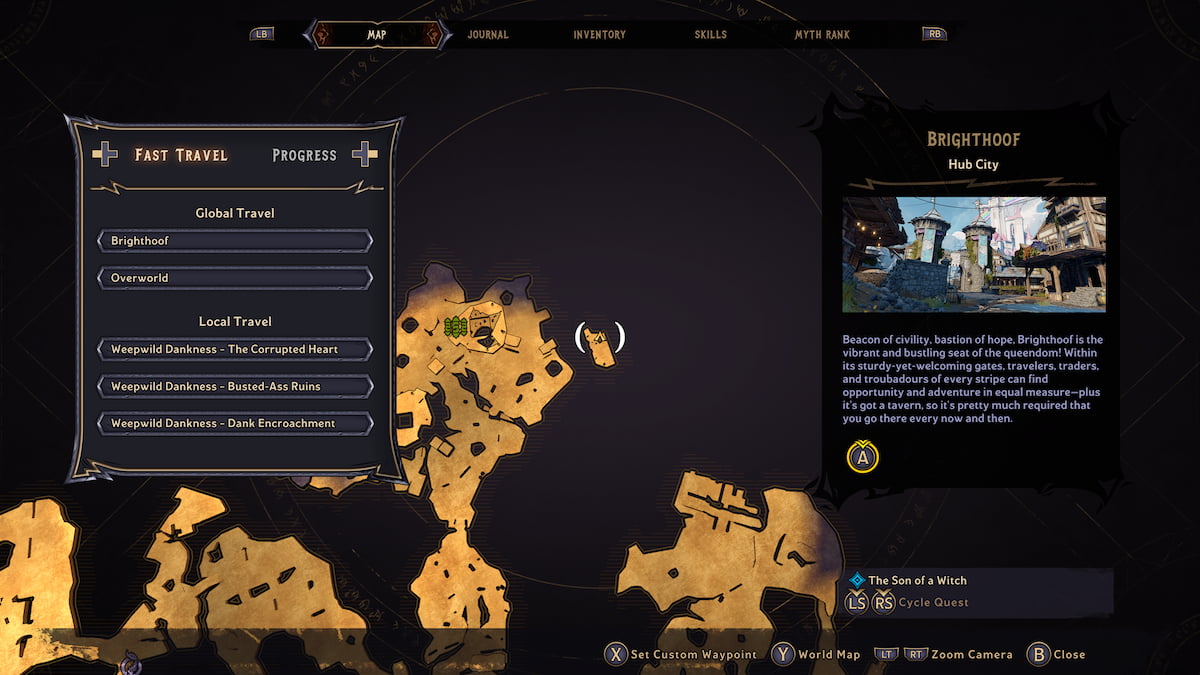Select the green vending machine map icon

(456, 326)
